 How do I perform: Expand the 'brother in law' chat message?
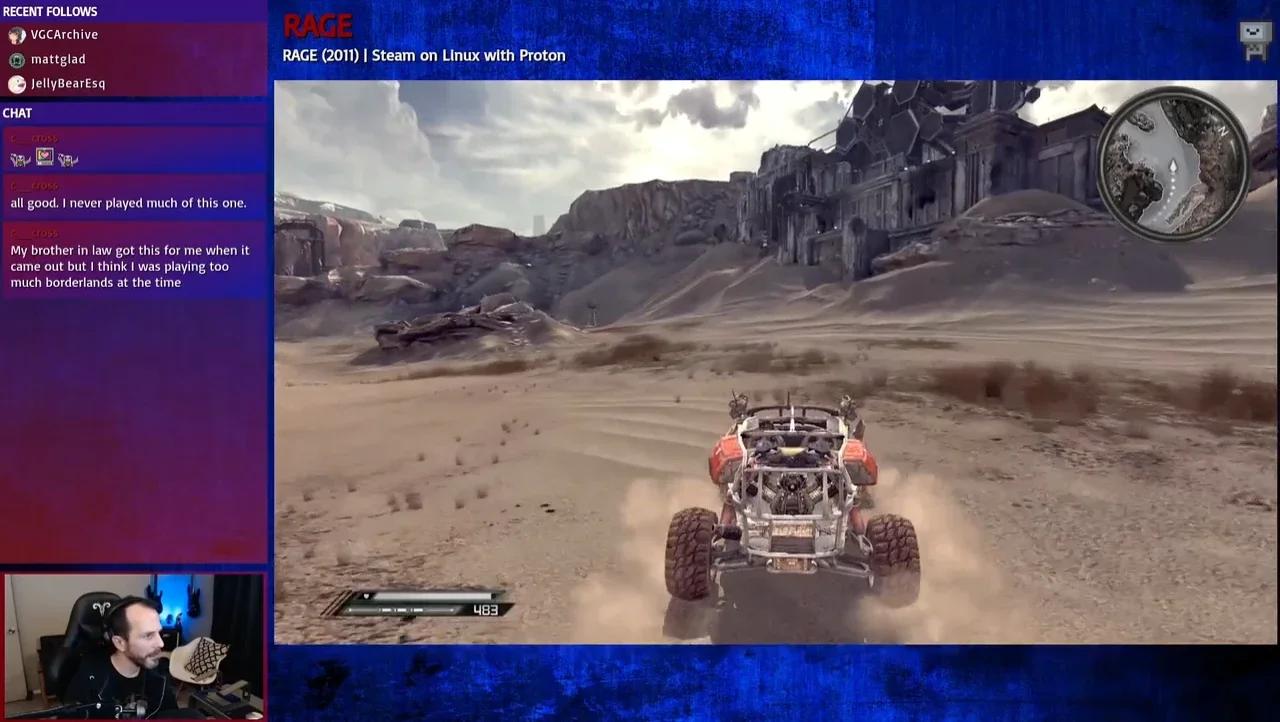(130, 266)
